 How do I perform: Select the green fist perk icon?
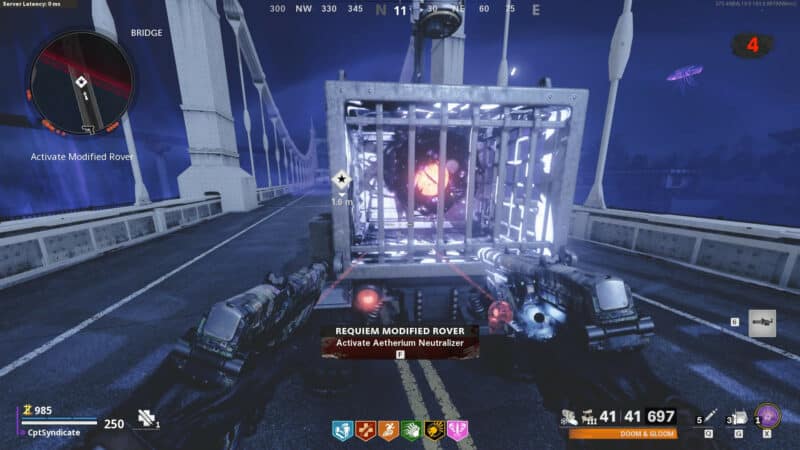point(411,430)
